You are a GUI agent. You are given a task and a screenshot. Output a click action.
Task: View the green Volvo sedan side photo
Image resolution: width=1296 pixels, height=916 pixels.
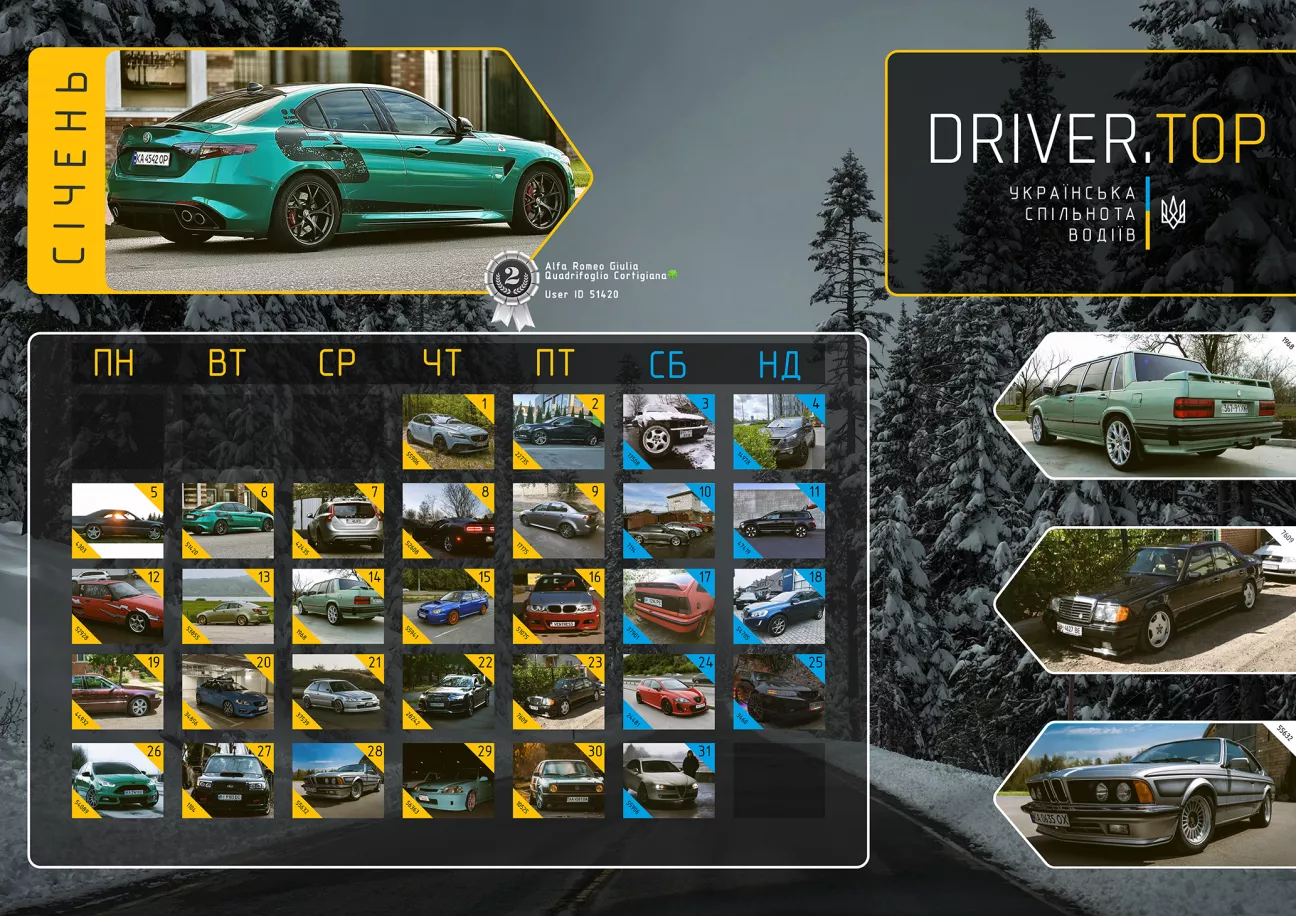click(1150, 405)
